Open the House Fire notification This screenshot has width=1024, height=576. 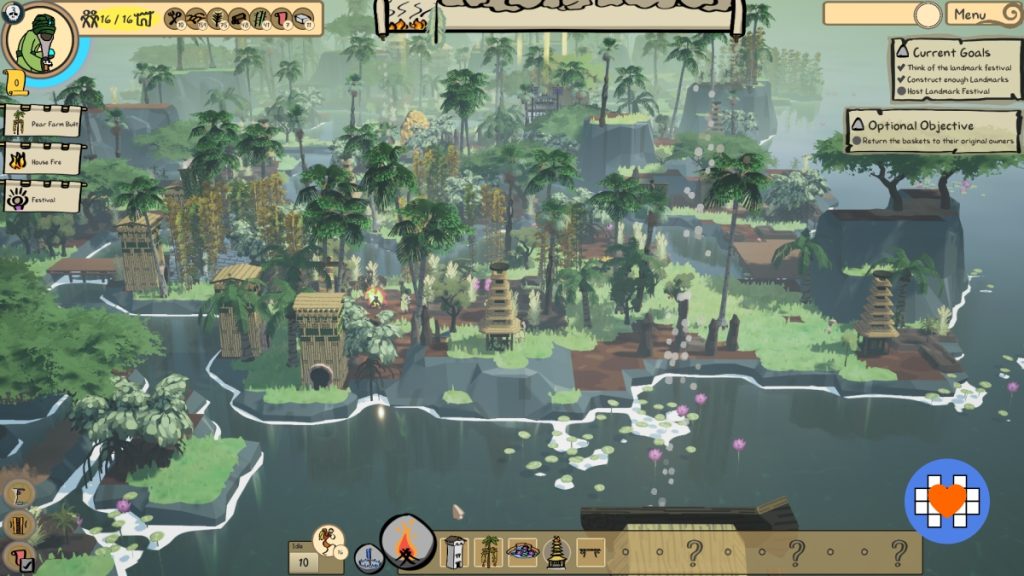pyautogui.click(x=43, y=159)
